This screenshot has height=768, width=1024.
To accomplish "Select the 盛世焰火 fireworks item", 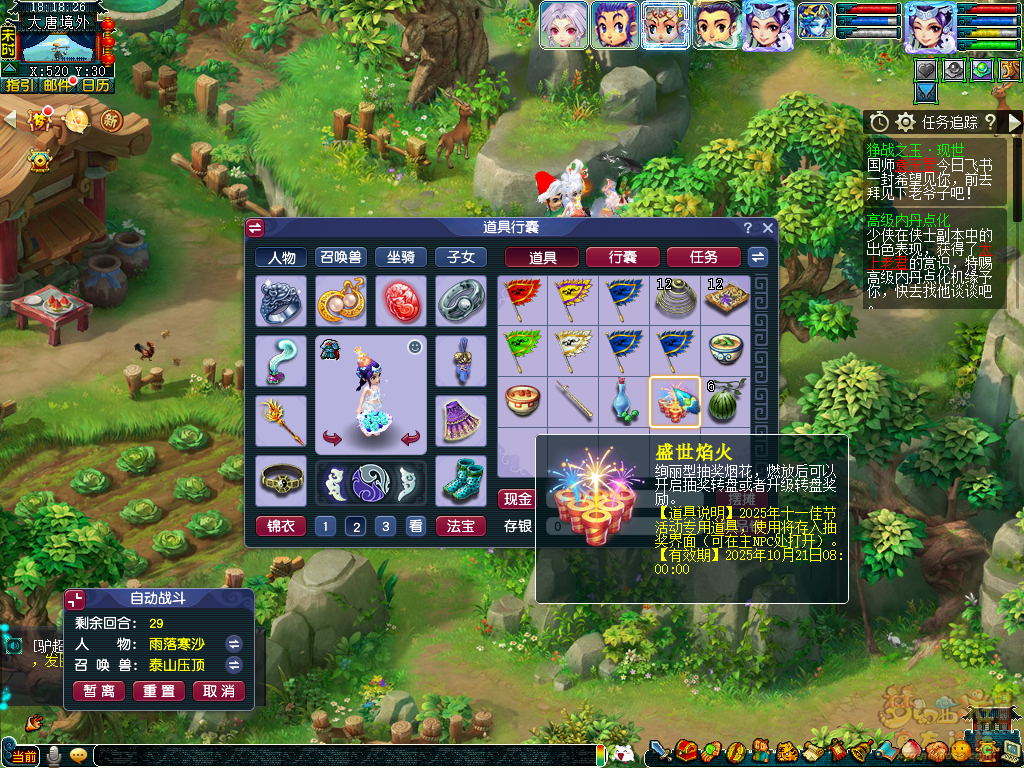I will tap(674, 401).
